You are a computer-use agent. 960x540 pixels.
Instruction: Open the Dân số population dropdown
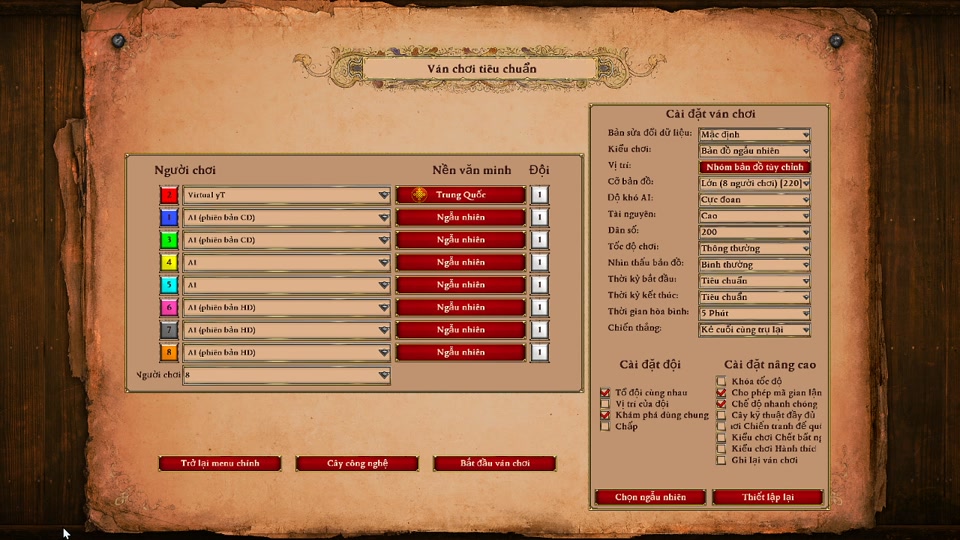click(754, 232)
